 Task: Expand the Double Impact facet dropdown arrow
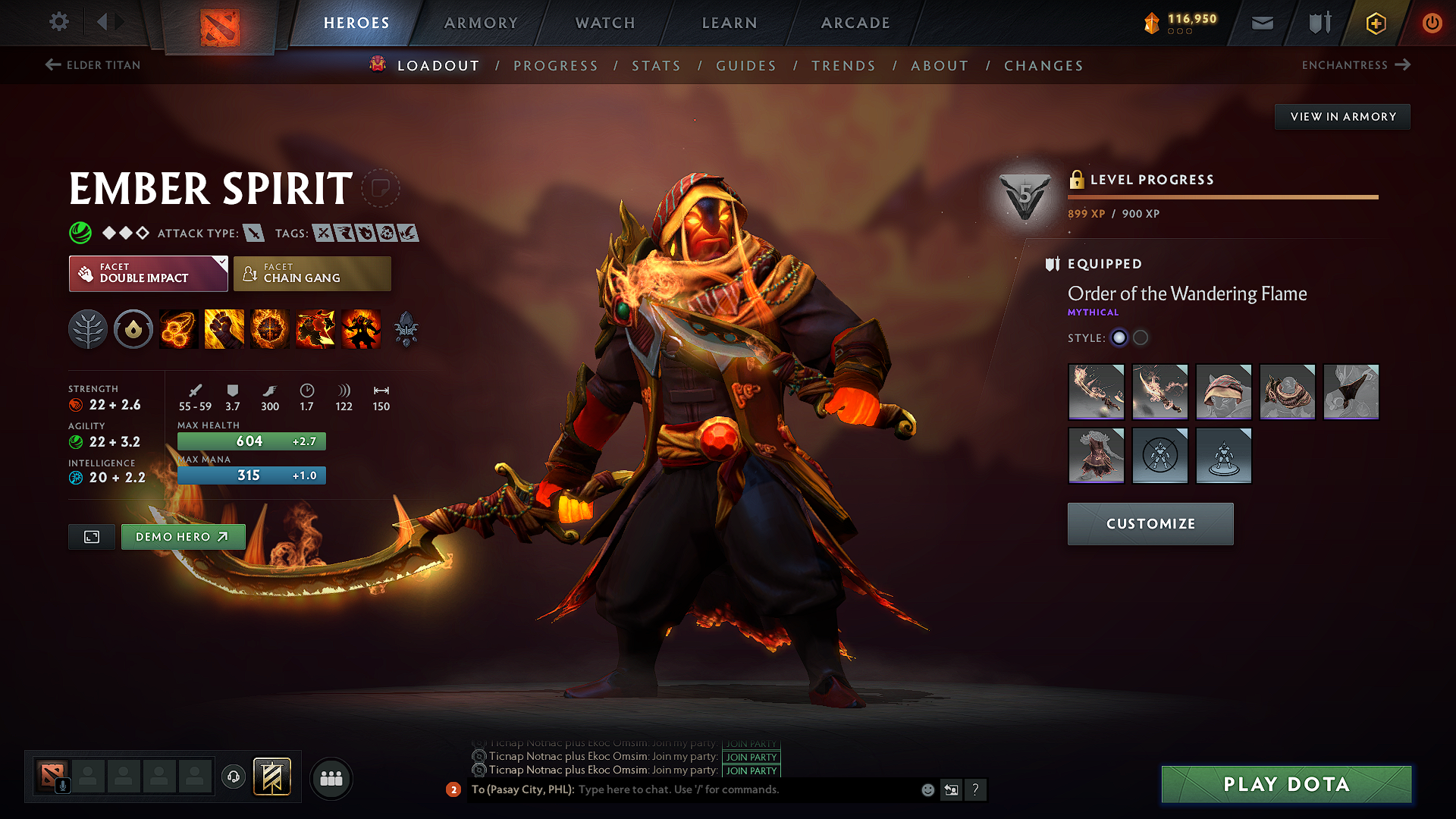221,262
